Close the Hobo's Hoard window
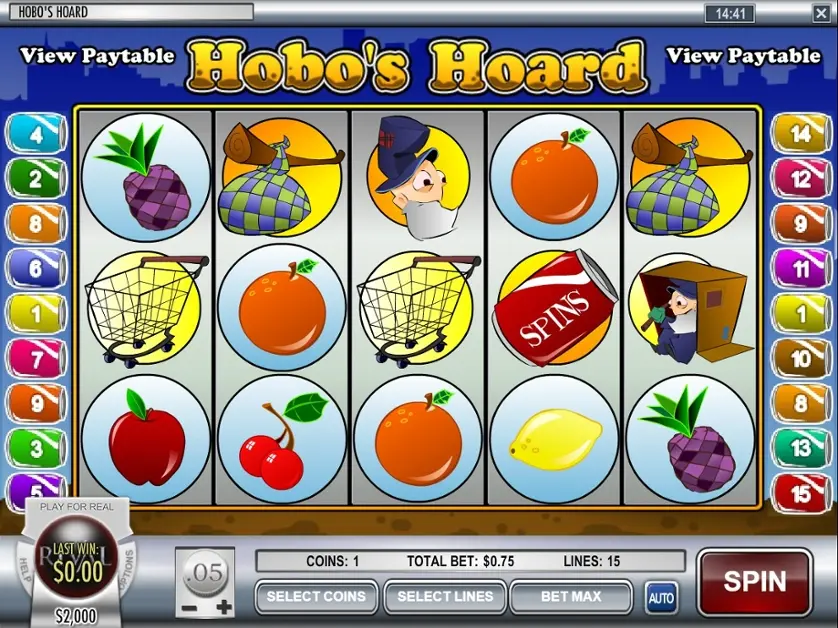 pos(822,12)
